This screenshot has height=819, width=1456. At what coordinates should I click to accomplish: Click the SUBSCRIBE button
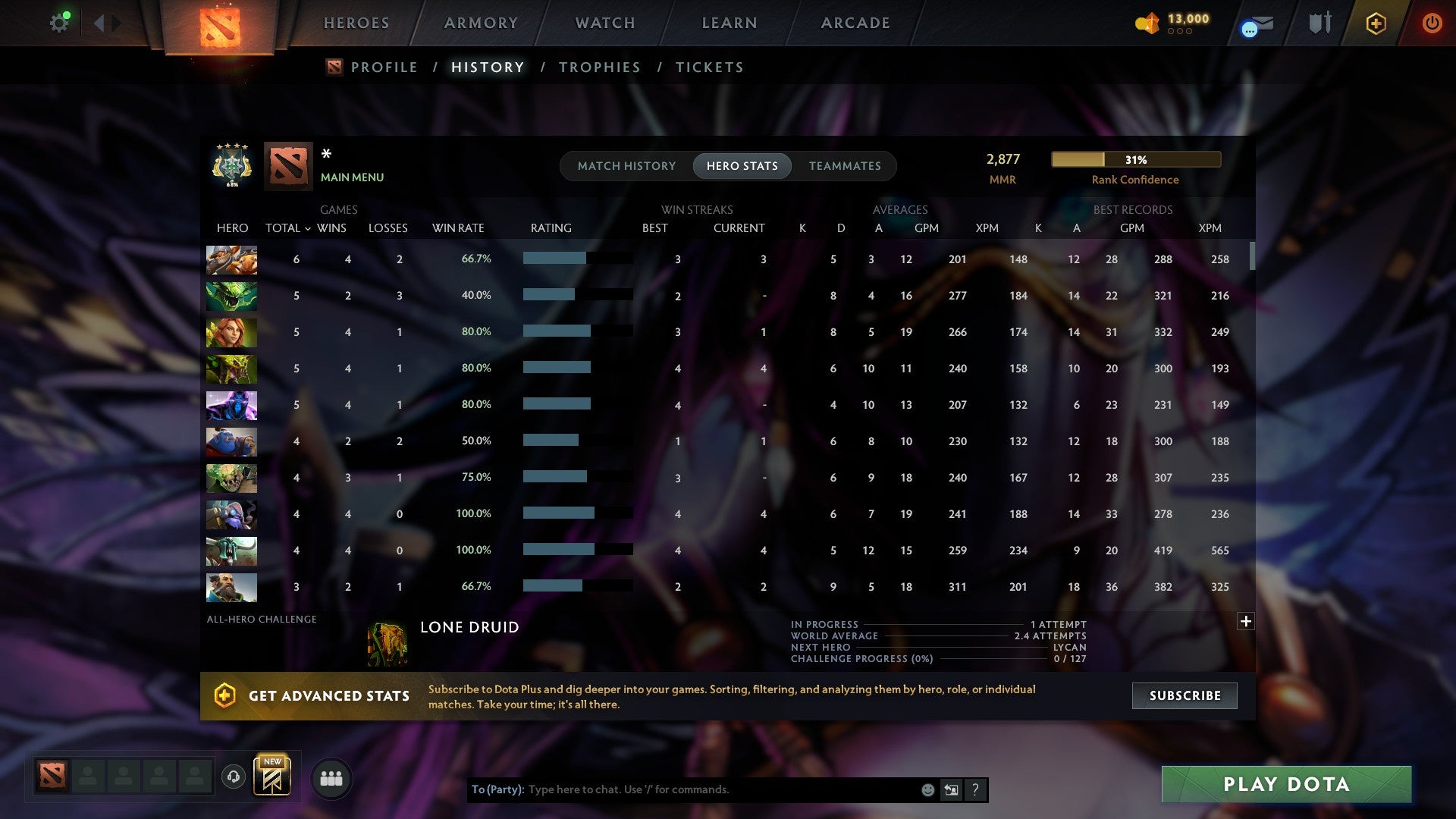click(1184, 695)
